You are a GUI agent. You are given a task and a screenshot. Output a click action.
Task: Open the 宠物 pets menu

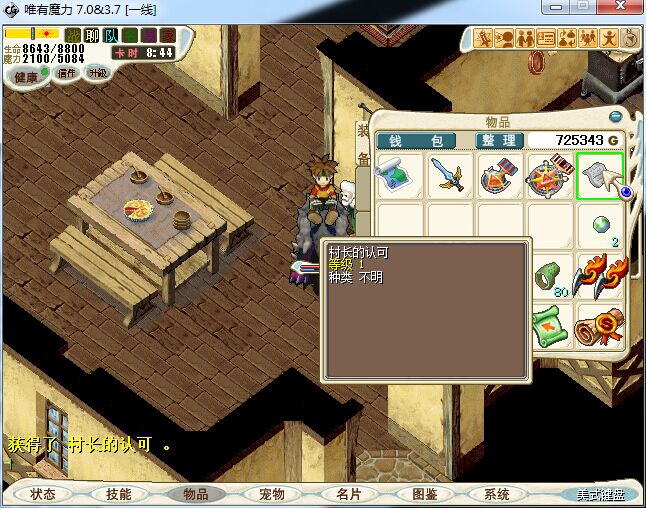click(271, 494)
